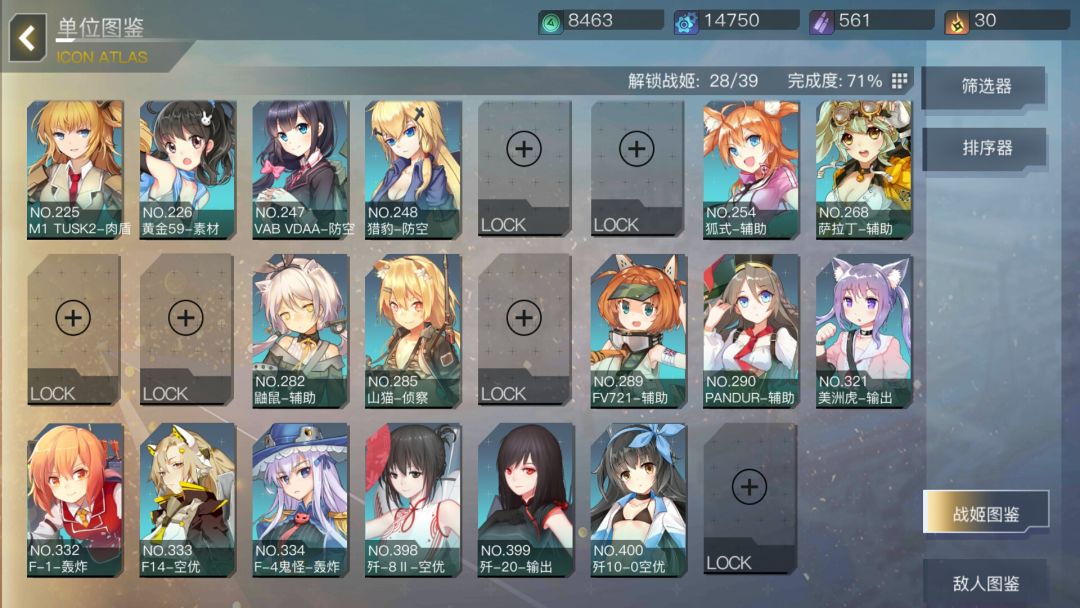Switch to the 战姬图鉴 tab
This screenshot has height=608, width=1080.
[985, 514]
